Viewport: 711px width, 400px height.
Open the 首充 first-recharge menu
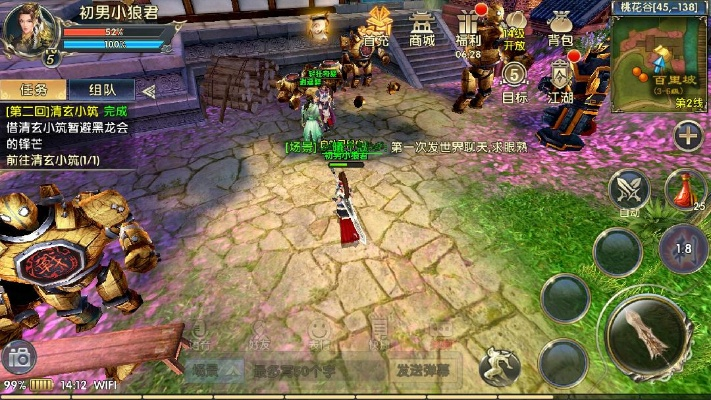376,26
